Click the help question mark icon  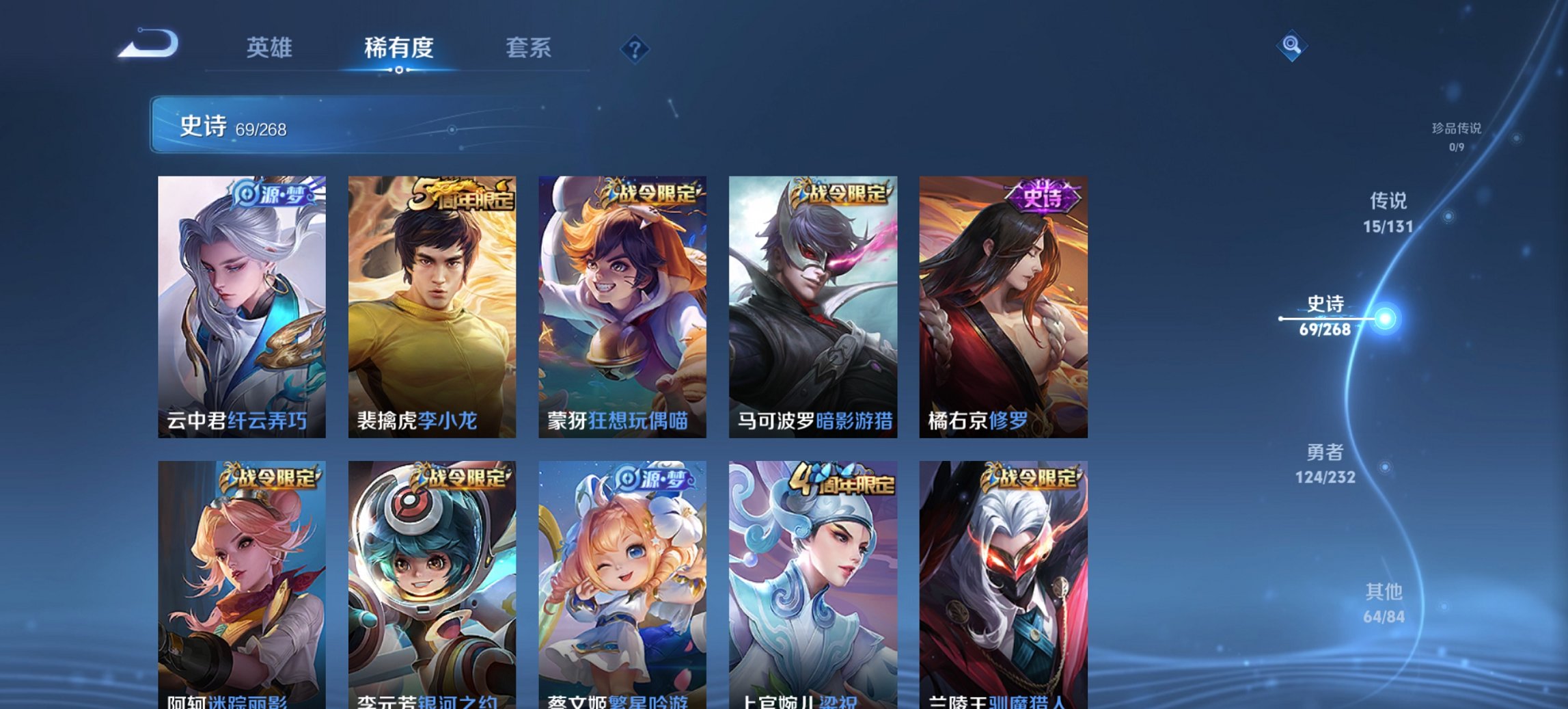[635, 49]
